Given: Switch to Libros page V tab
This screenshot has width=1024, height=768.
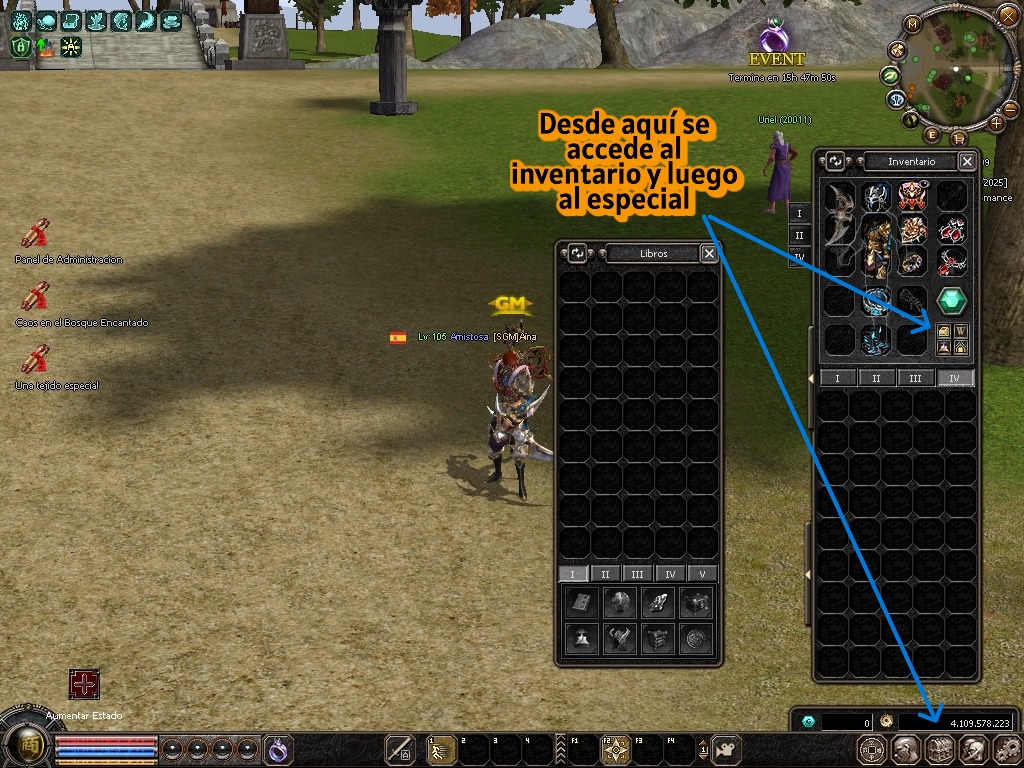Looking at the screenshot, I should pos(702,574).
